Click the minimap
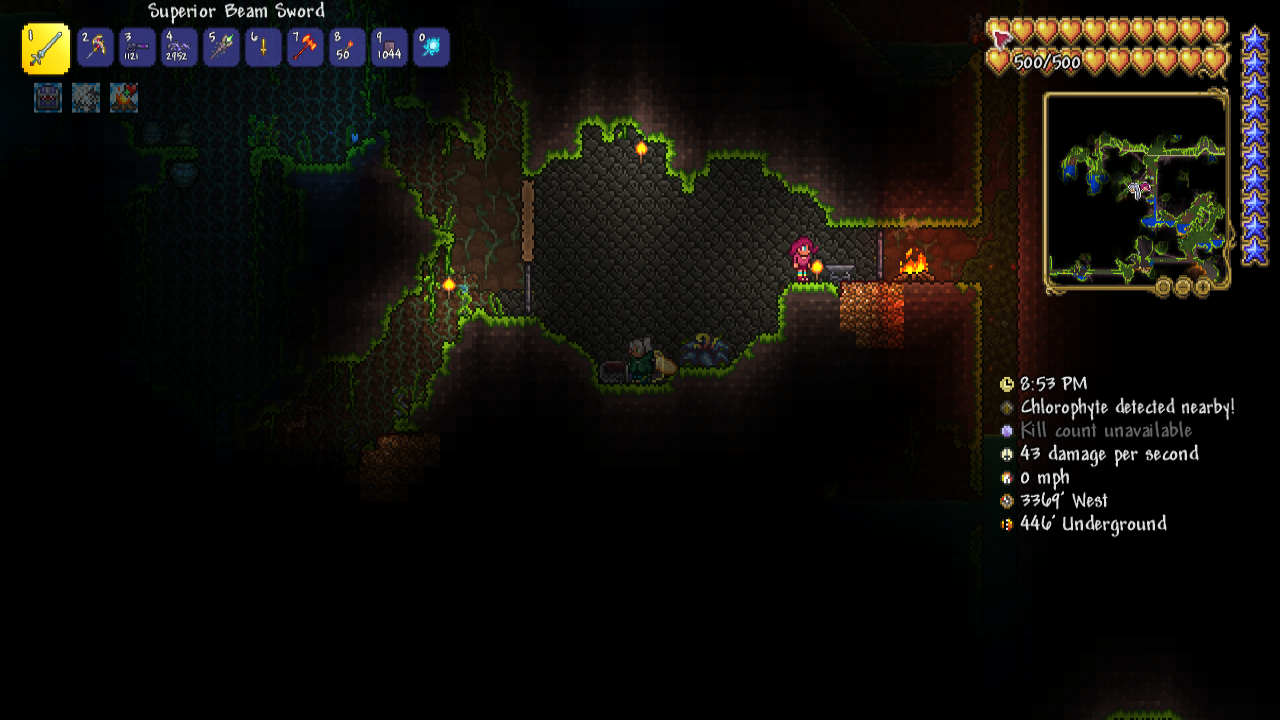Image resolution: width=1280 pixels, height=720 pixels. click(1136, 189)
